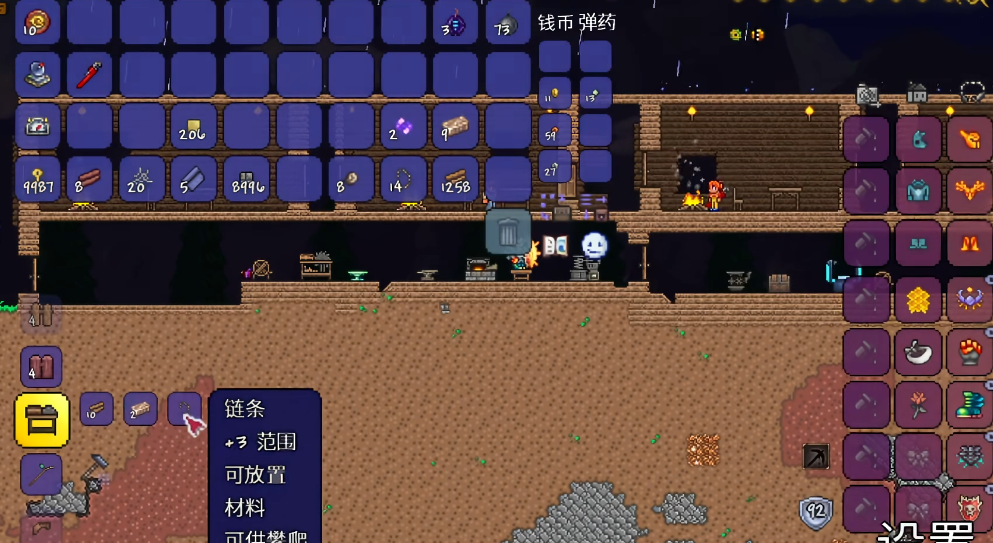Select the power glove accessory slot
This screenshot has width=993, height=543.
click(x=969, y=351)
